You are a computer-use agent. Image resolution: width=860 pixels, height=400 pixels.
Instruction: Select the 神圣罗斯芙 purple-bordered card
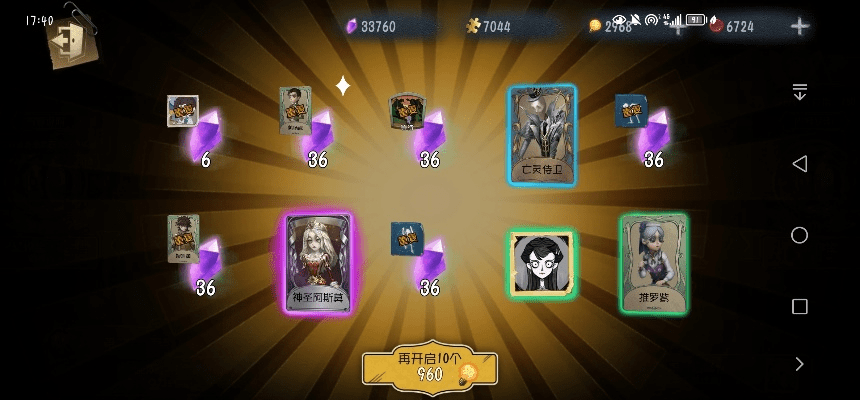click(319, 264)
